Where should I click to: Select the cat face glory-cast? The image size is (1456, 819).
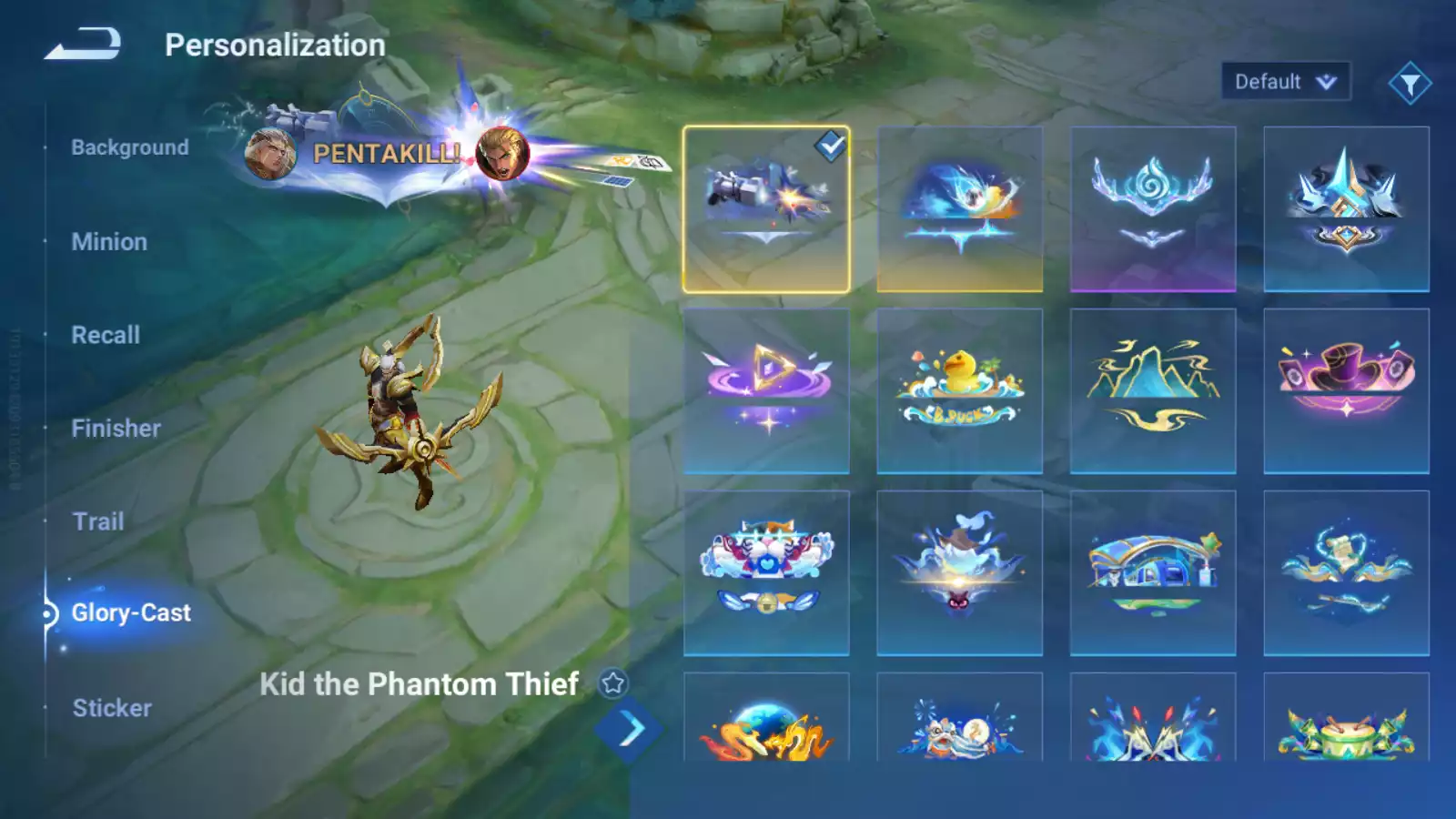tap(766, 573)
